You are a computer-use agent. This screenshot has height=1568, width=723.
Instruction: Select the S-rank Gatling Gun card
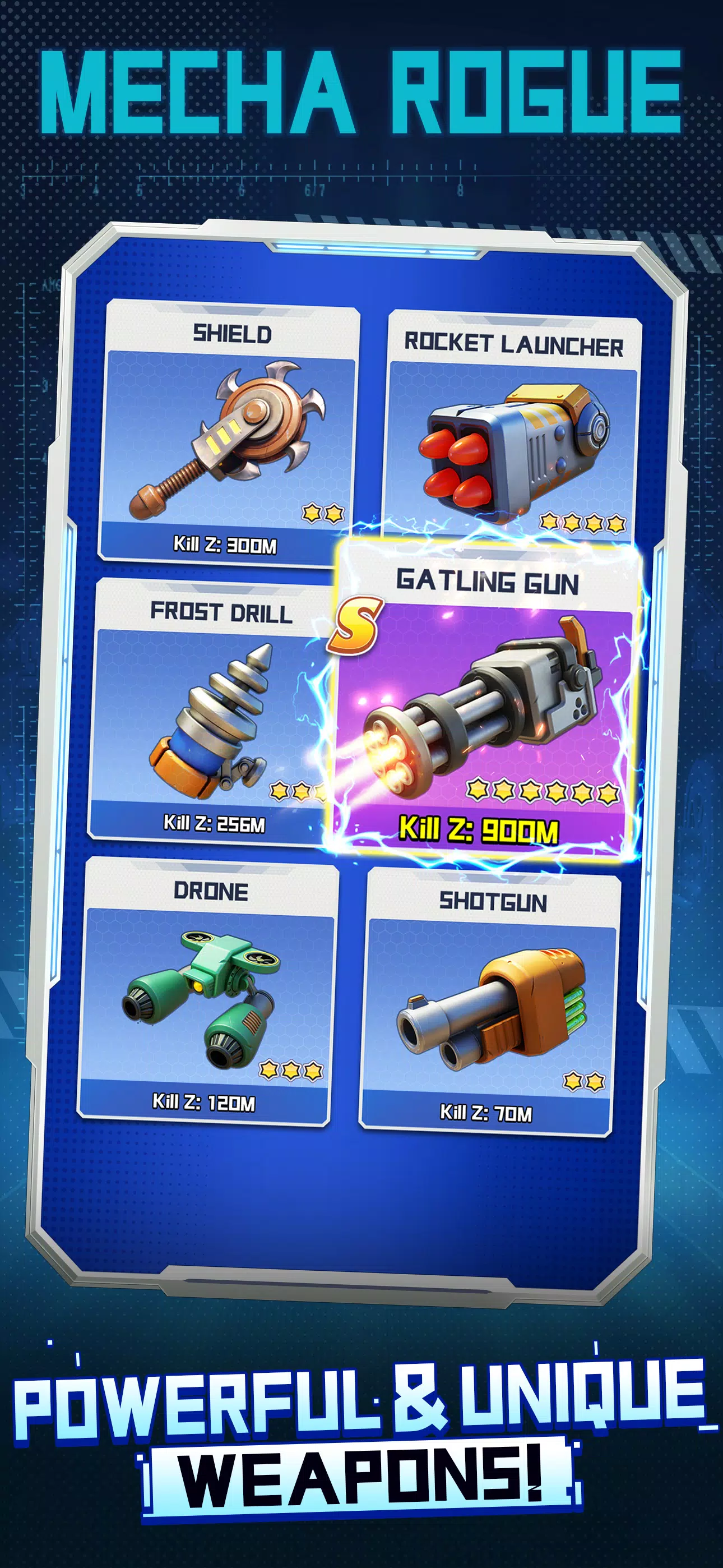tap(487, 700)
